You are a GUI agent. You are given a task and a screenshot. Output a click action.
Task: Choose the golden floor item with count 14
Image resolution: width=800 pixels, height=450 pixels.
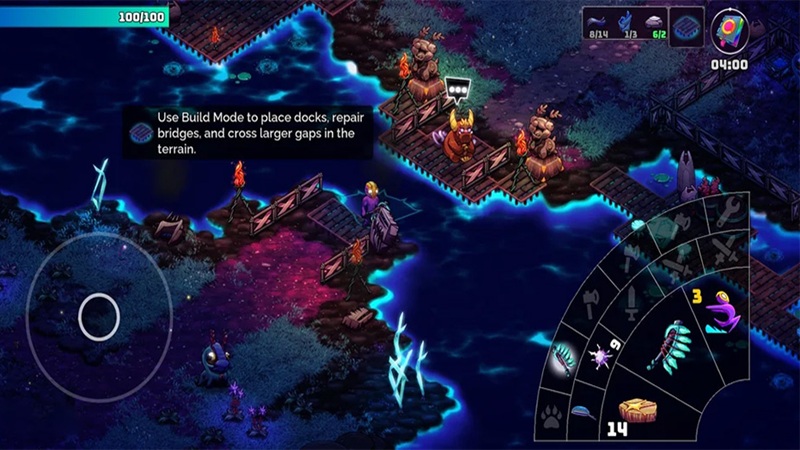click(x=637, y=412)
